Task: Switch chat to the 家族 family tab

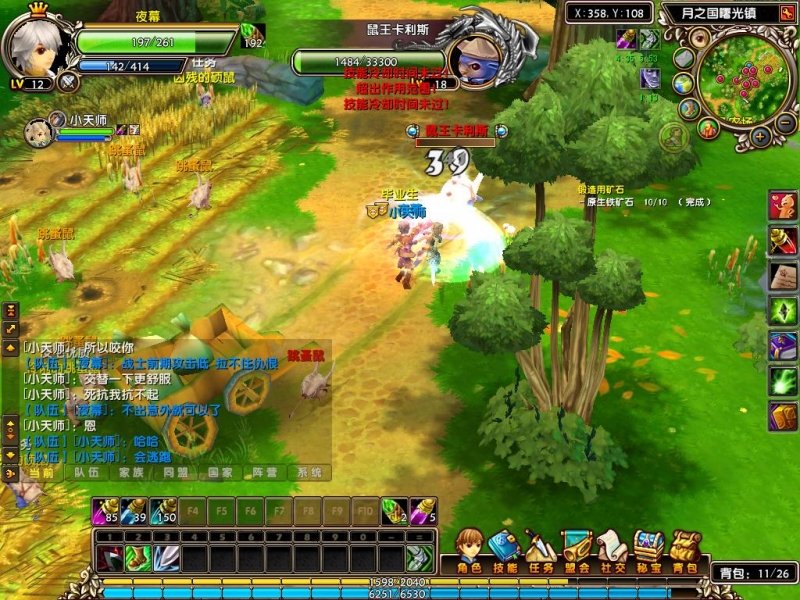Action: [x=132, y=472]
